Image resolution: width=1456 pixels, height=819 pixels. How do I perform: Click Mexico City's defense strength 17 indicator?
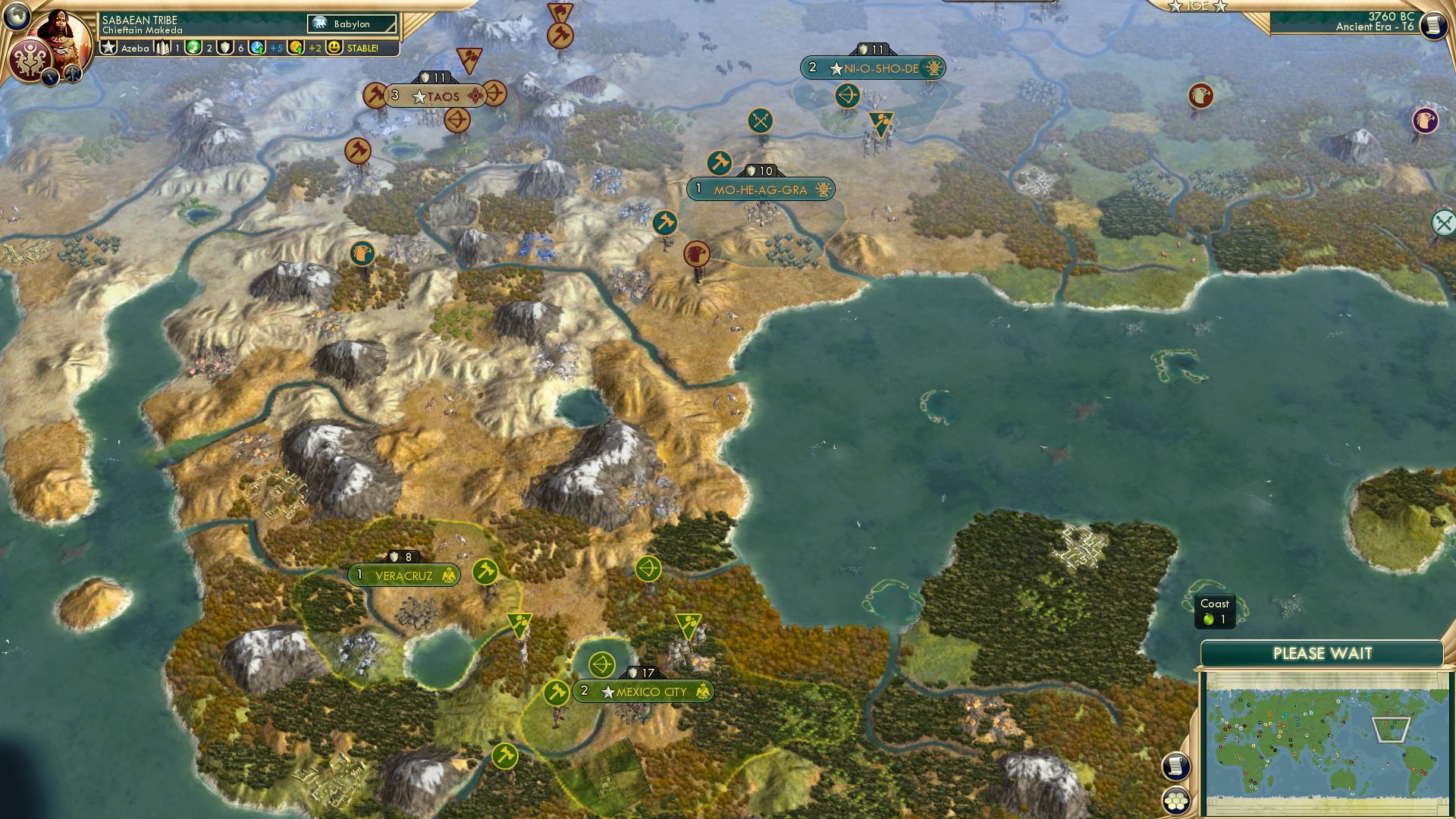pos(639,671)
